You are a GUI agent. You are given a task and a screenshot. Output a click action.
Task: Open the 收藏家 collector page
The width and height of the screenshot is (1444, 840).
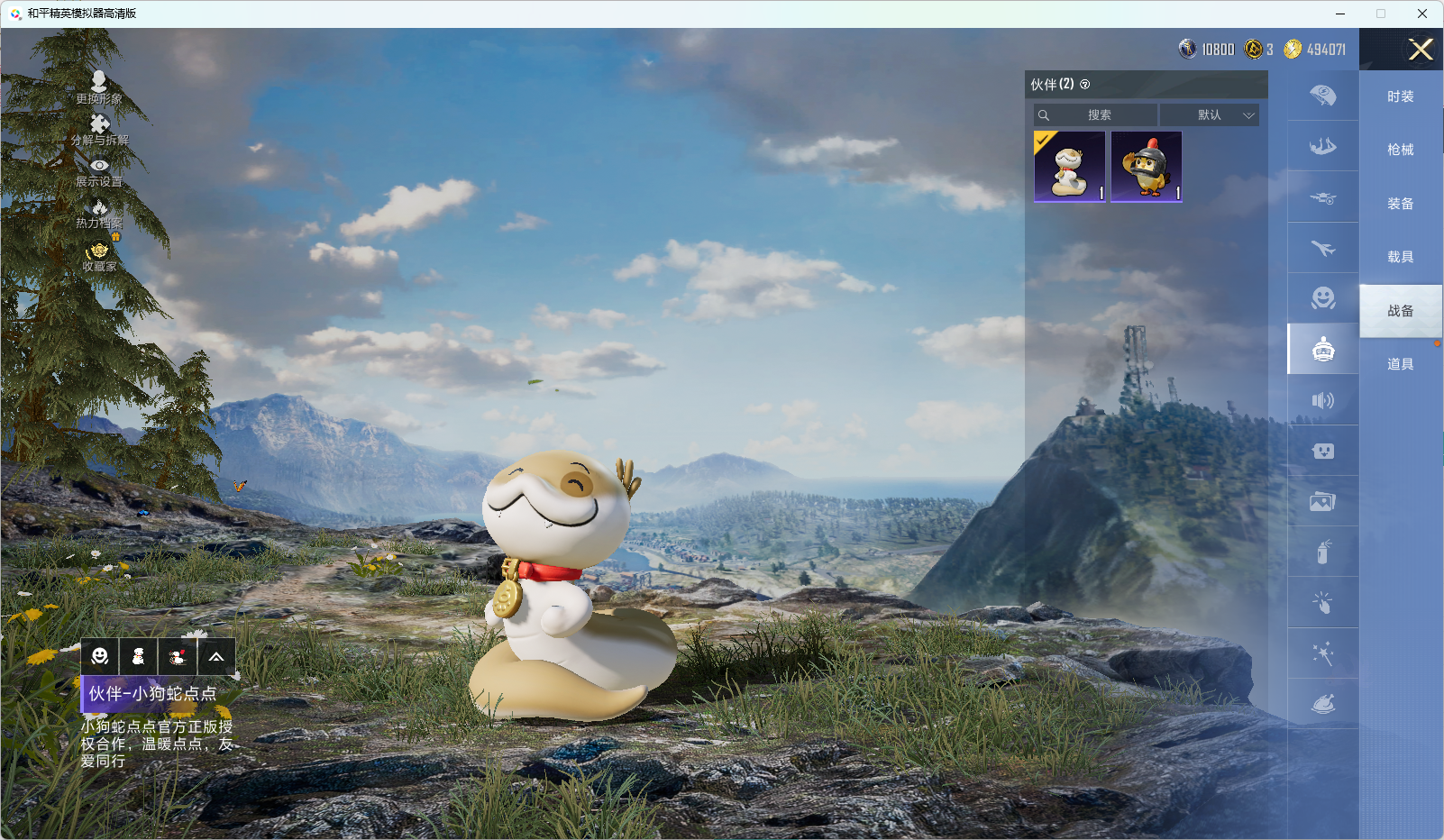[99, 256]
